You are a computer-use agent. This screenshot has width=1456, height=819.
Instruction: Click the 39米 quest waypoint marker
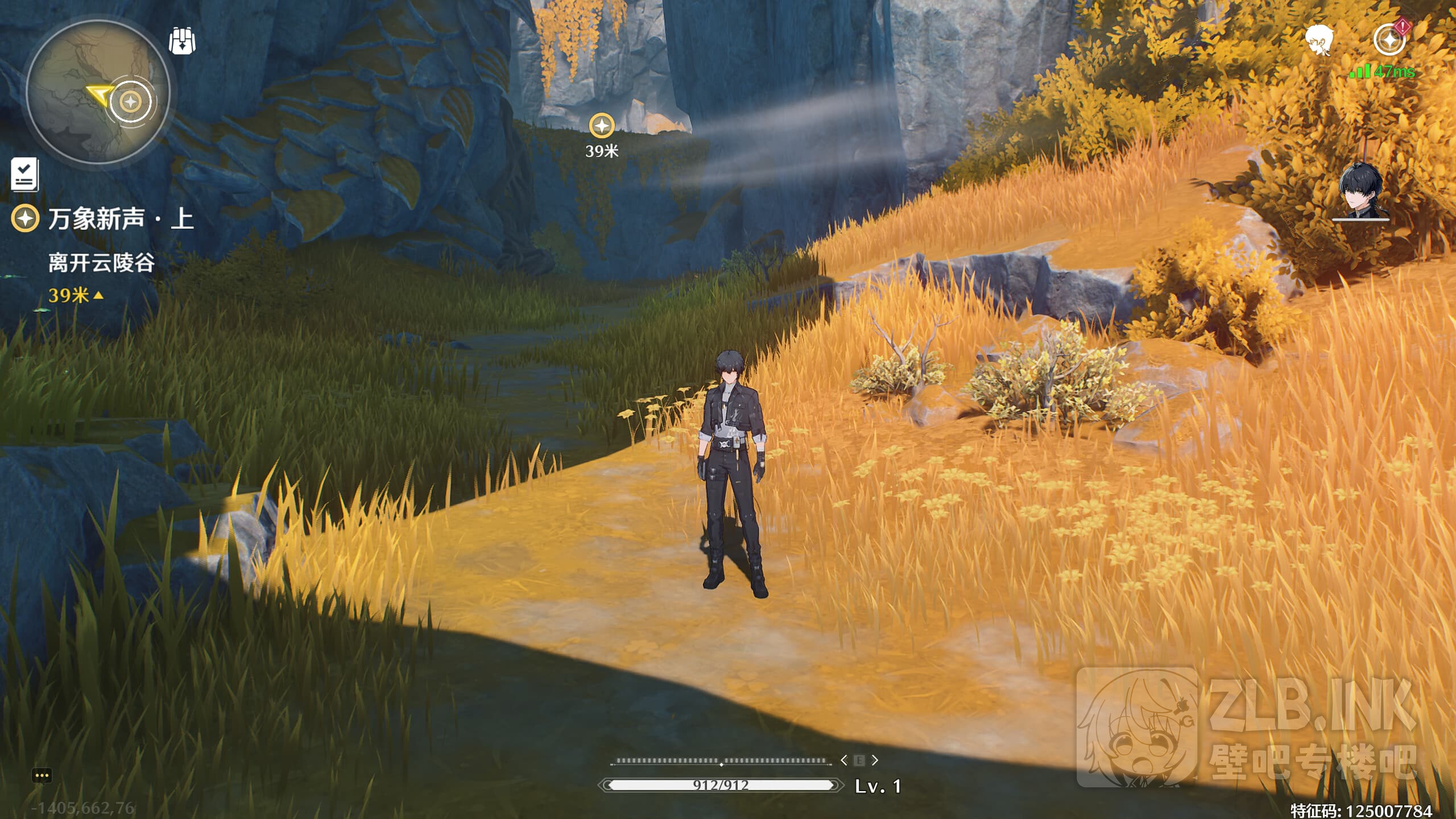(602, 126)
